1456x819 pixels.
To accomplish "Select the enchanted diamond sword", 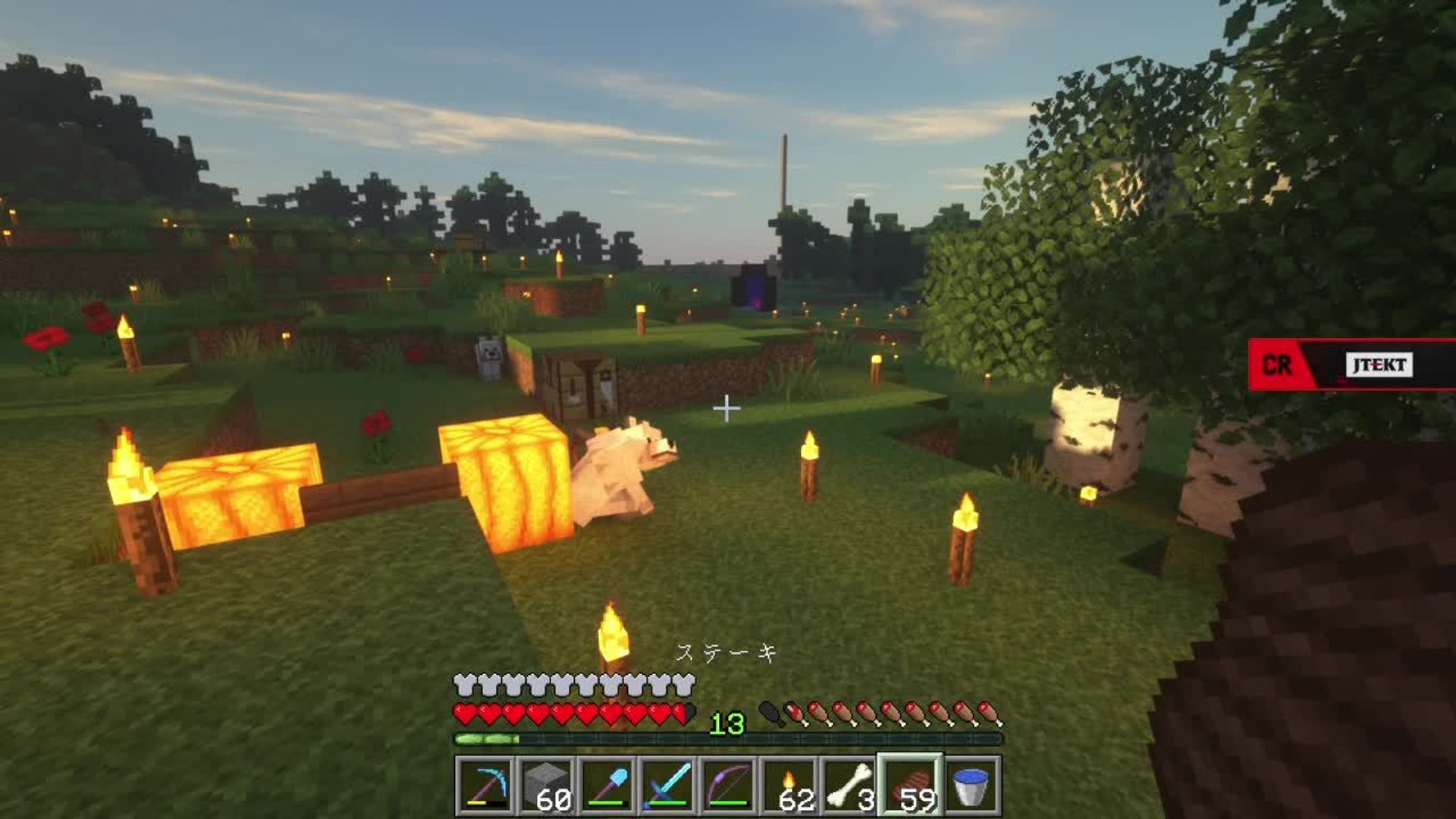I will tap(670, 785).
